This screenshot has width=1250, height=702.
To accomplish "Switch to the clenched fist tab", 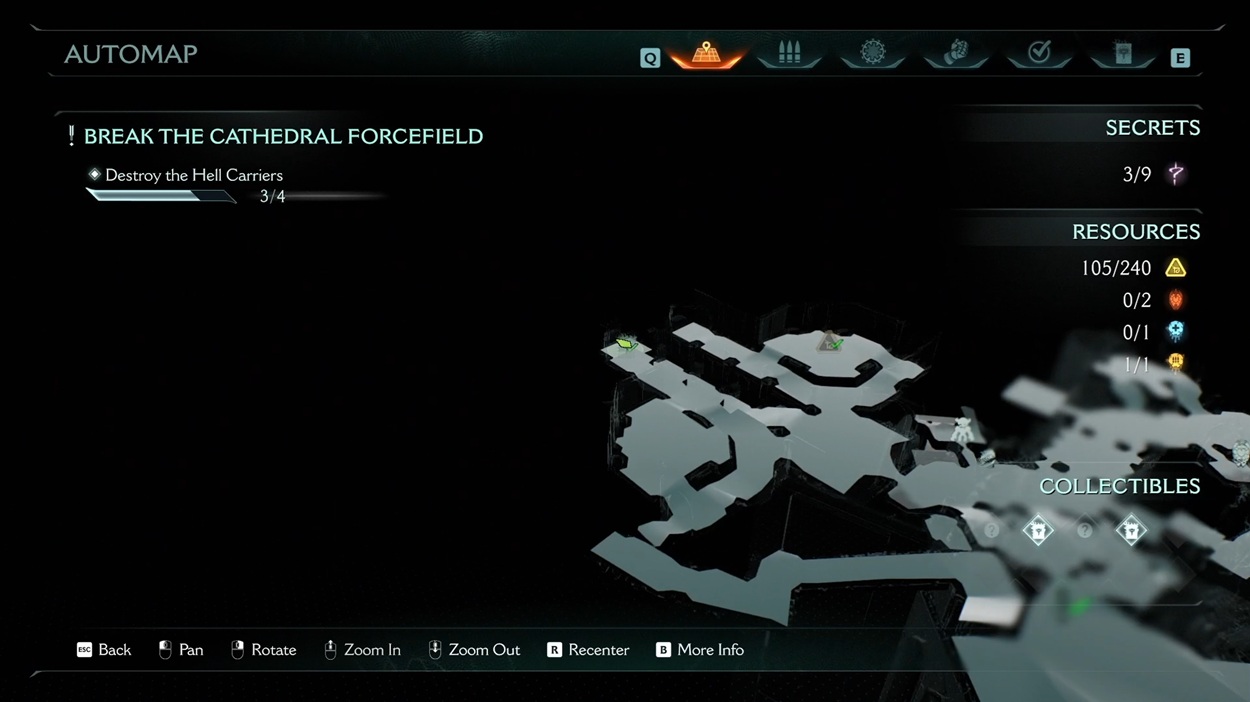I will 956,53.
